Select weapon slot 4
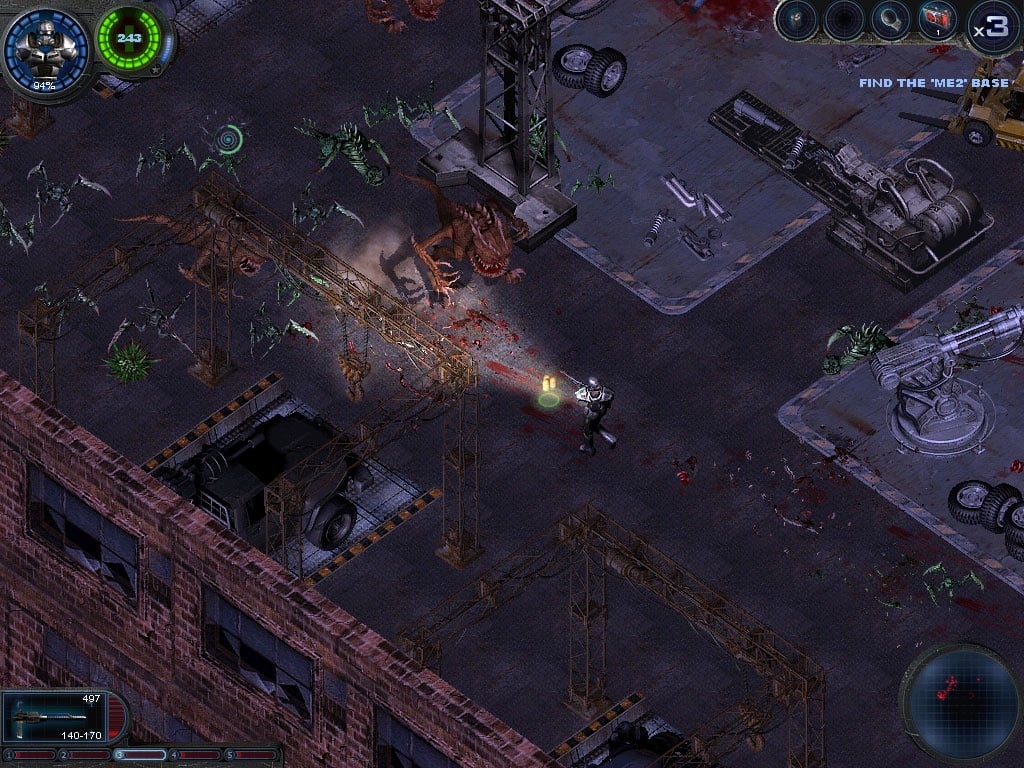 (196, 755)
